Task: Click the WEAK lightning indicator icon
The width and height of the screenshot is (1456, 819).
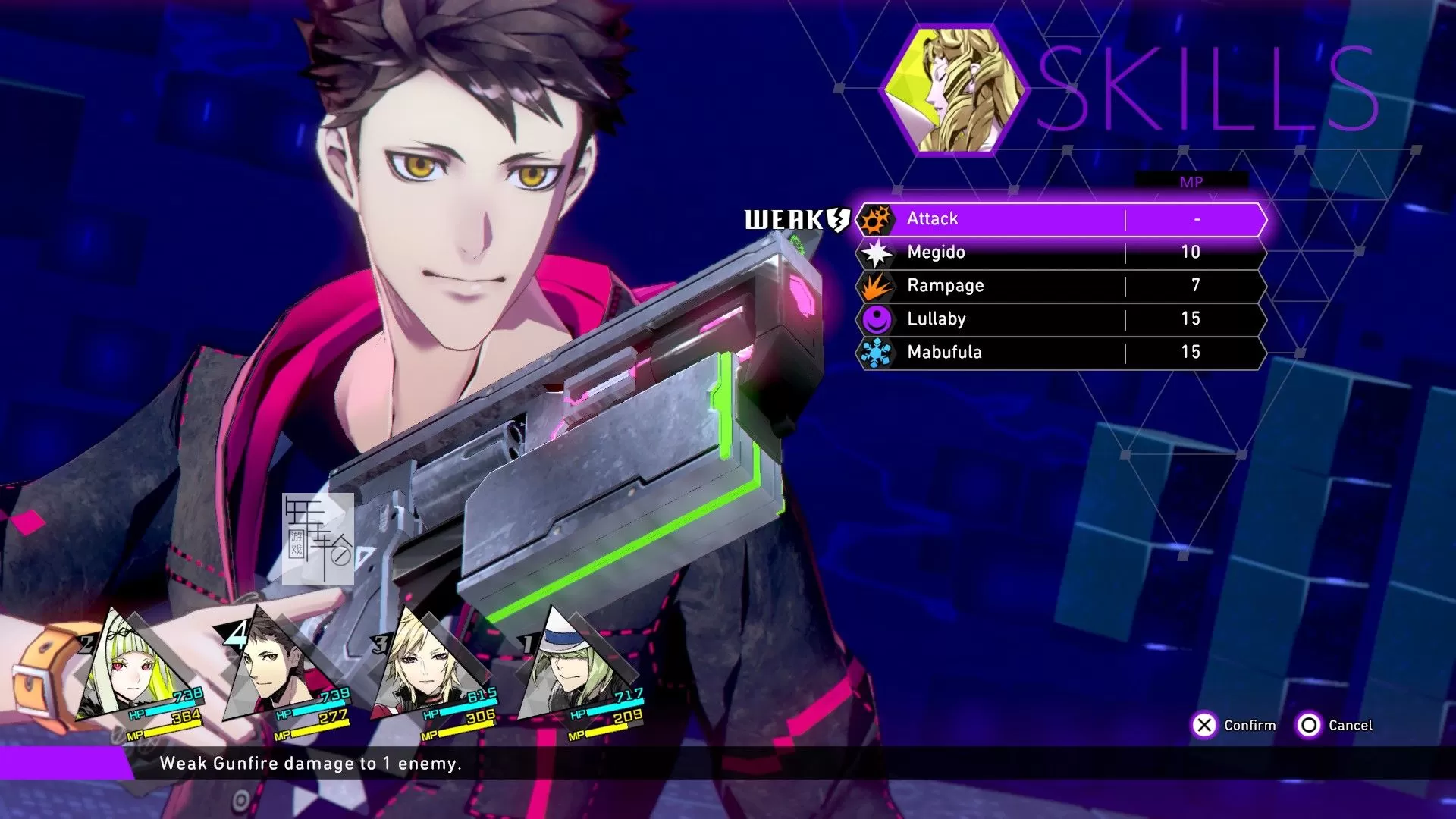Action: pos(836,220)
